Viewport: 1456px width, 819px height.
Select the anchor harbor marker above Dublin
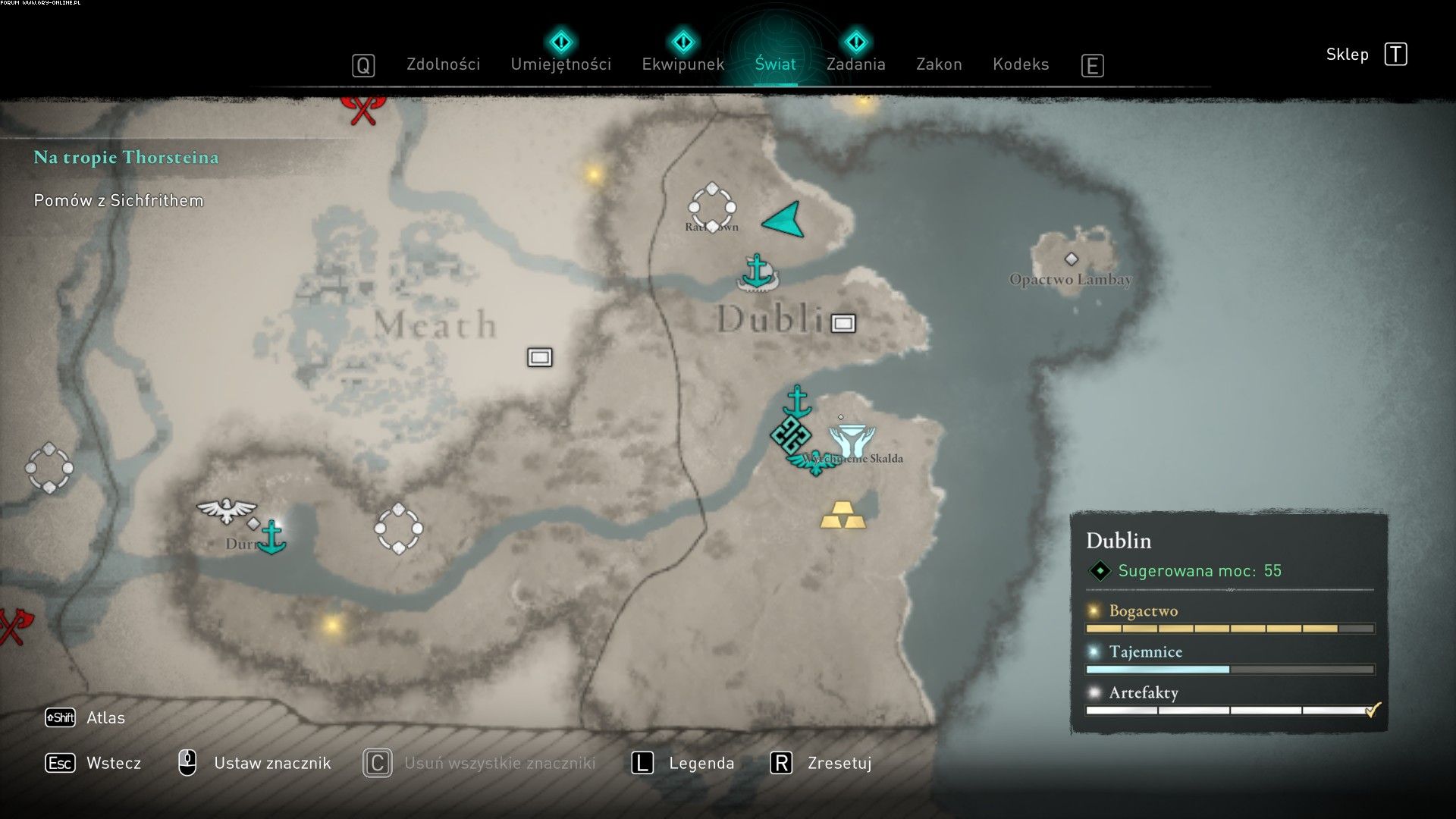756,273
